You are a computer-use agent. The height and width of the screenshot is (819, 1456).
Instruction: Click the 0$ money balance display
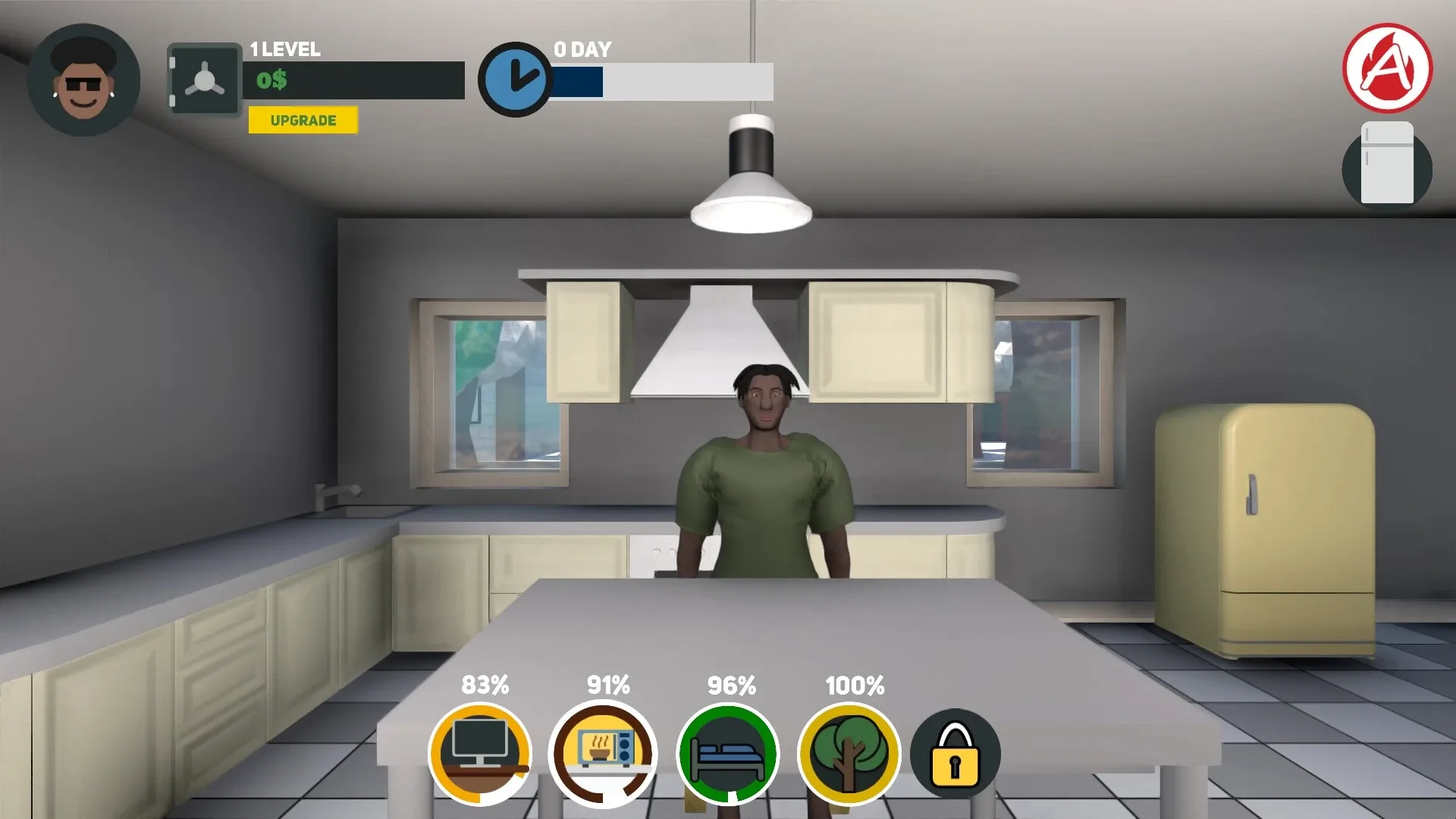coord(273,79)
